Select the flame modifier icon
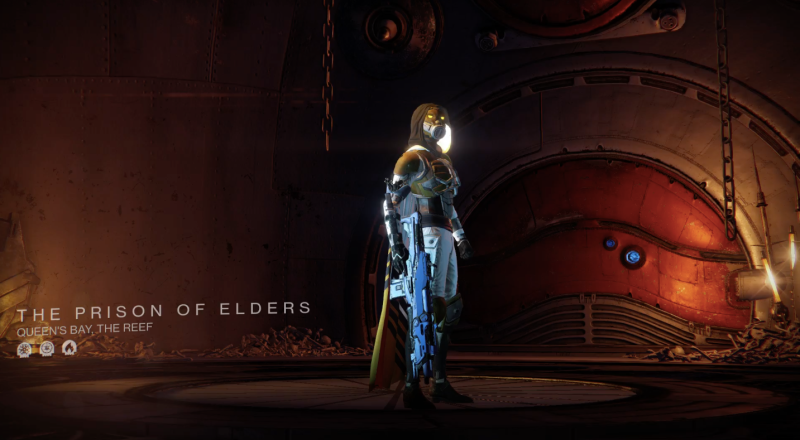 pyautogui.click(x=69, y=348)
